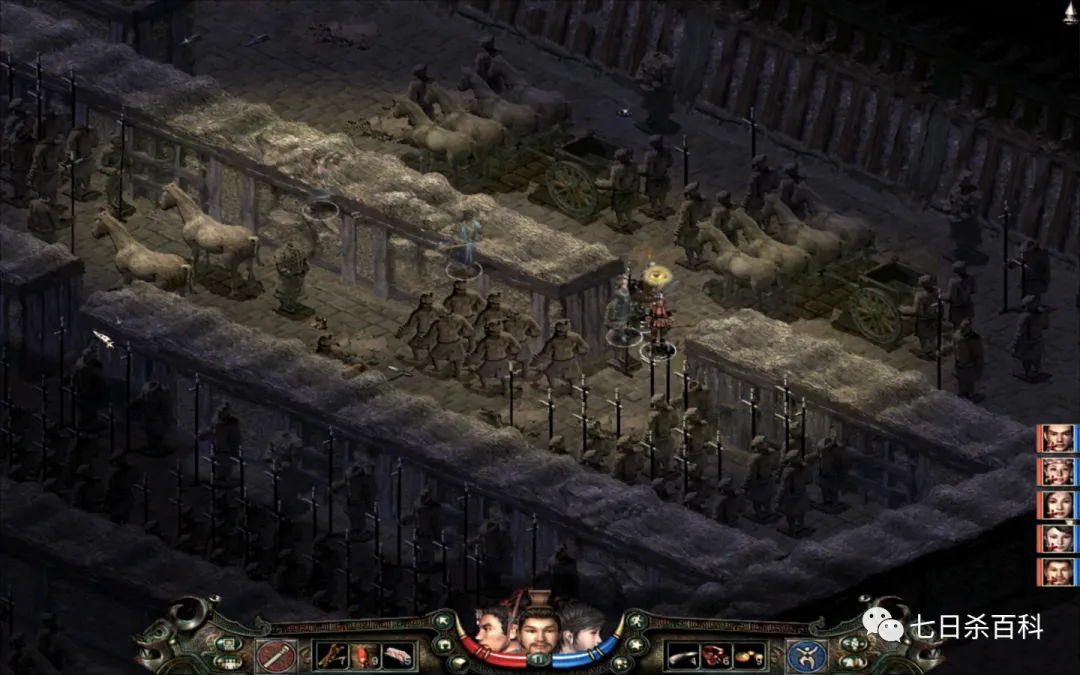Select the top party member portrait
This screenshot has height=675, width=1080.
coord(1056,438)
